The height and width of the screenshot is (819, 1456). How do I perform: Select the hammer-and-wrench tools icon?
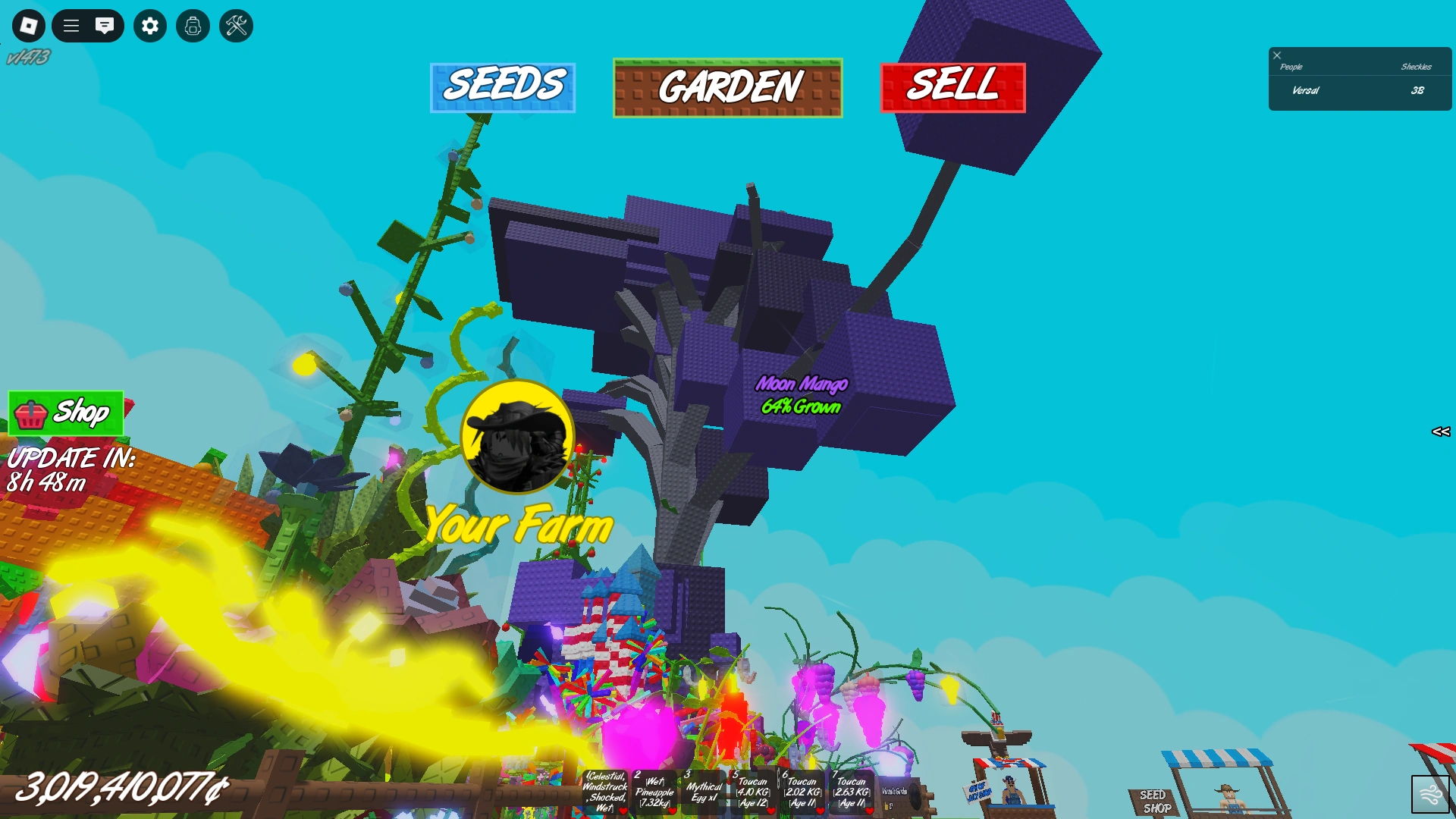[x=236, y=26]
